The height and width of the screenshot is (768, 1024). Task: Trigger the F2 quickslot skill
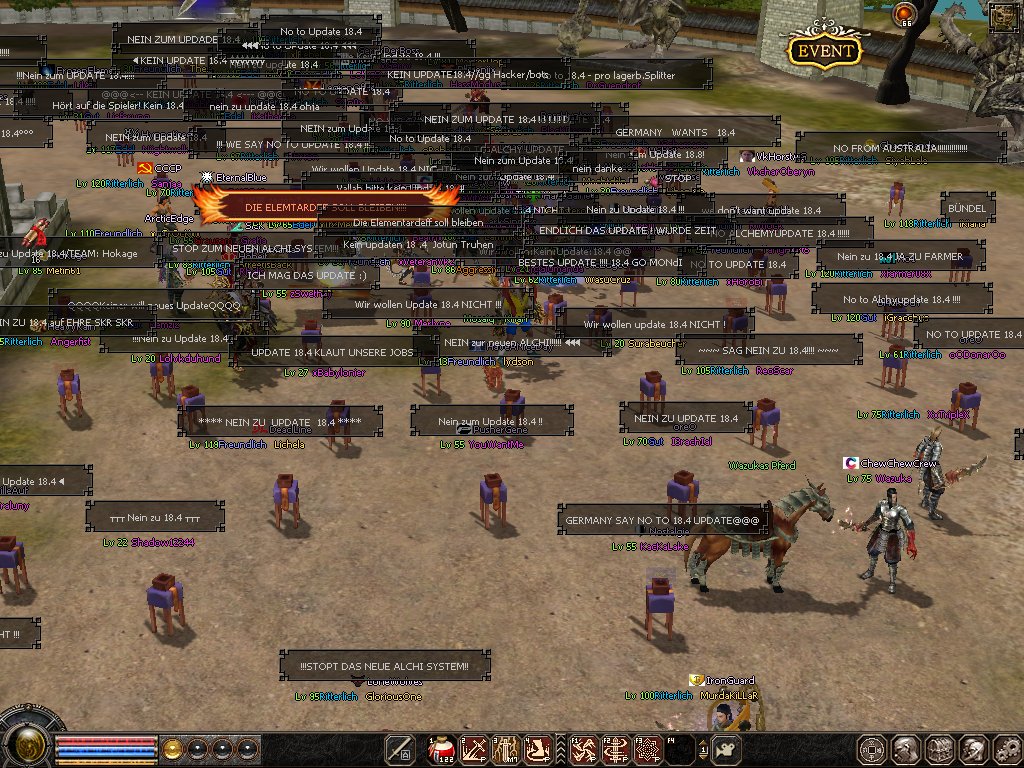[x=617, y=749]
